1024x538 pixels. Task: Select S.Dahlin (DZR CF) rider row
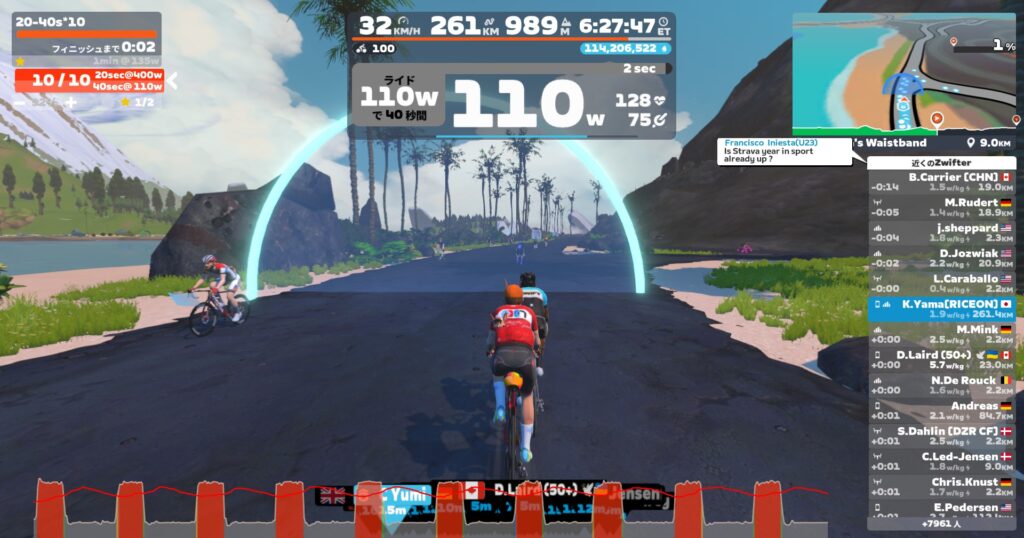tap(941, 435)
